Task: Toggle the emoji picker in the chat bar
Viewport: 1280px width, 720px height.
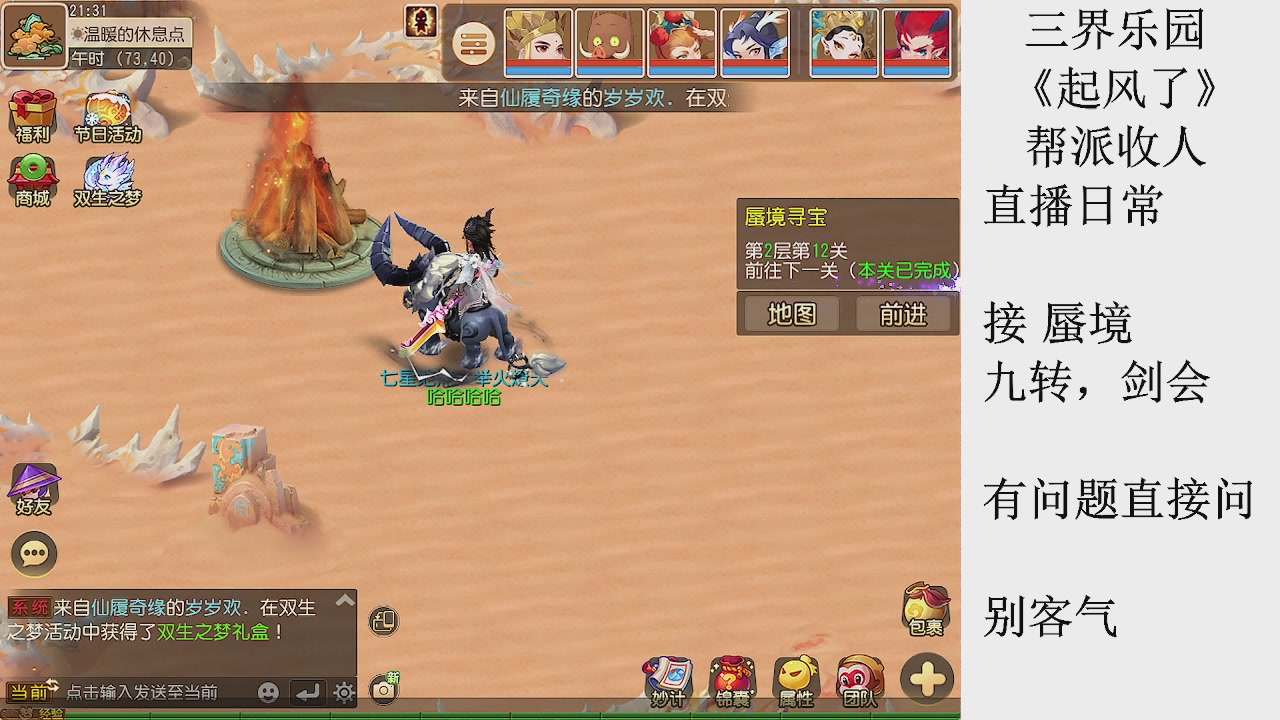Action: pos(267,693)
